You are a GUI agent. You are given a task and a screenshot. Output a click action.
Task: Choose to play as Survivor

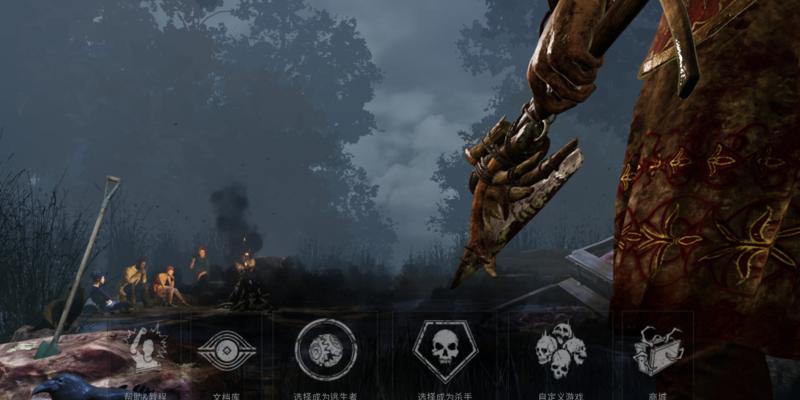click(326, 350)
